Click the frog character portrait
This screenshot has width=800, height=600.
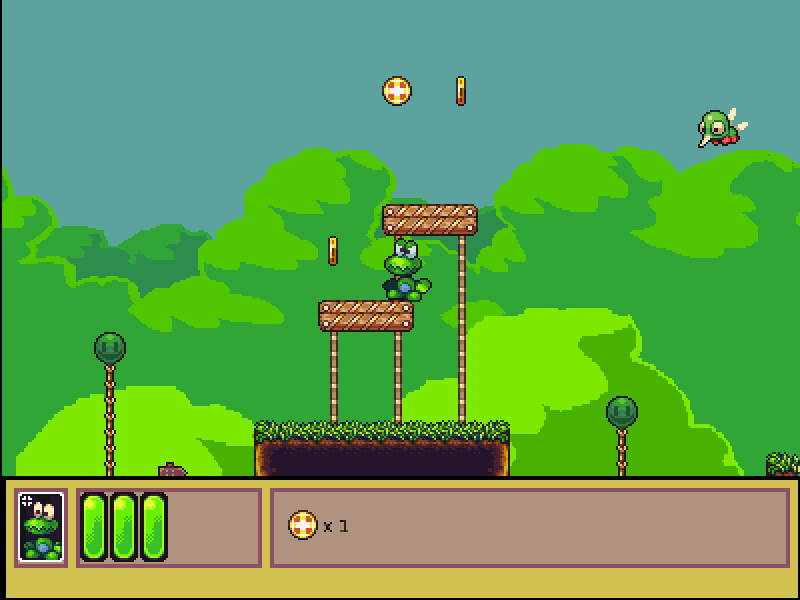(41, 527)
